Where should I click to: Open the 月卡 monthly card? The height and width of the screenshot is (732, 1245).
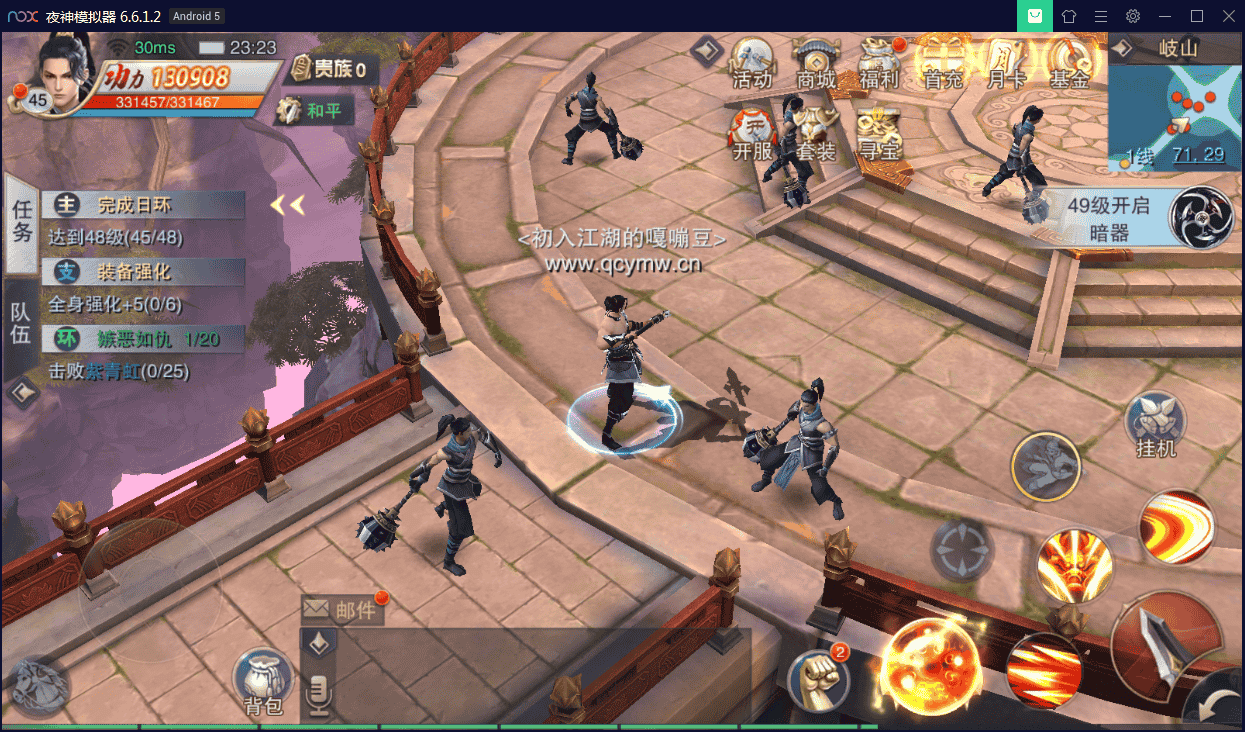(x=1006, y=62)
